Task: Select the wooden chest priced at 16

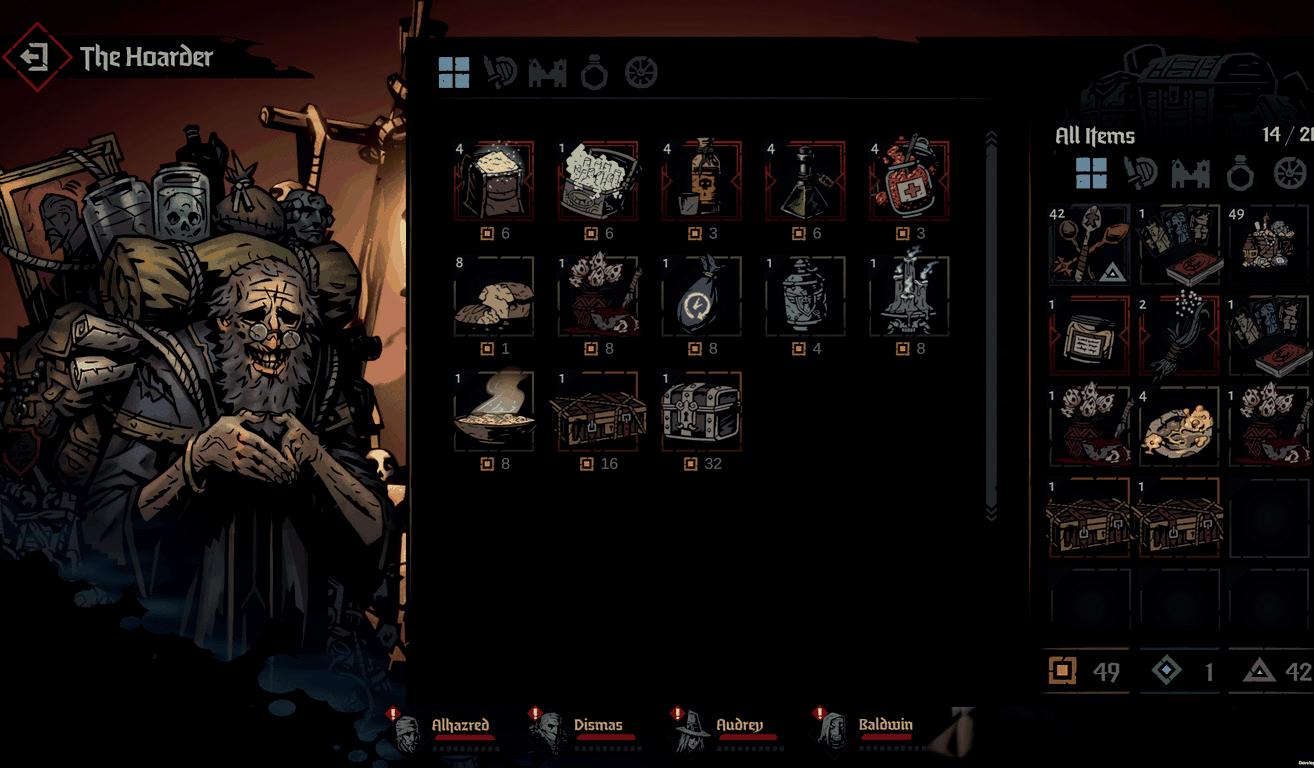Action: pyautogui.click(x=597, y=411)
